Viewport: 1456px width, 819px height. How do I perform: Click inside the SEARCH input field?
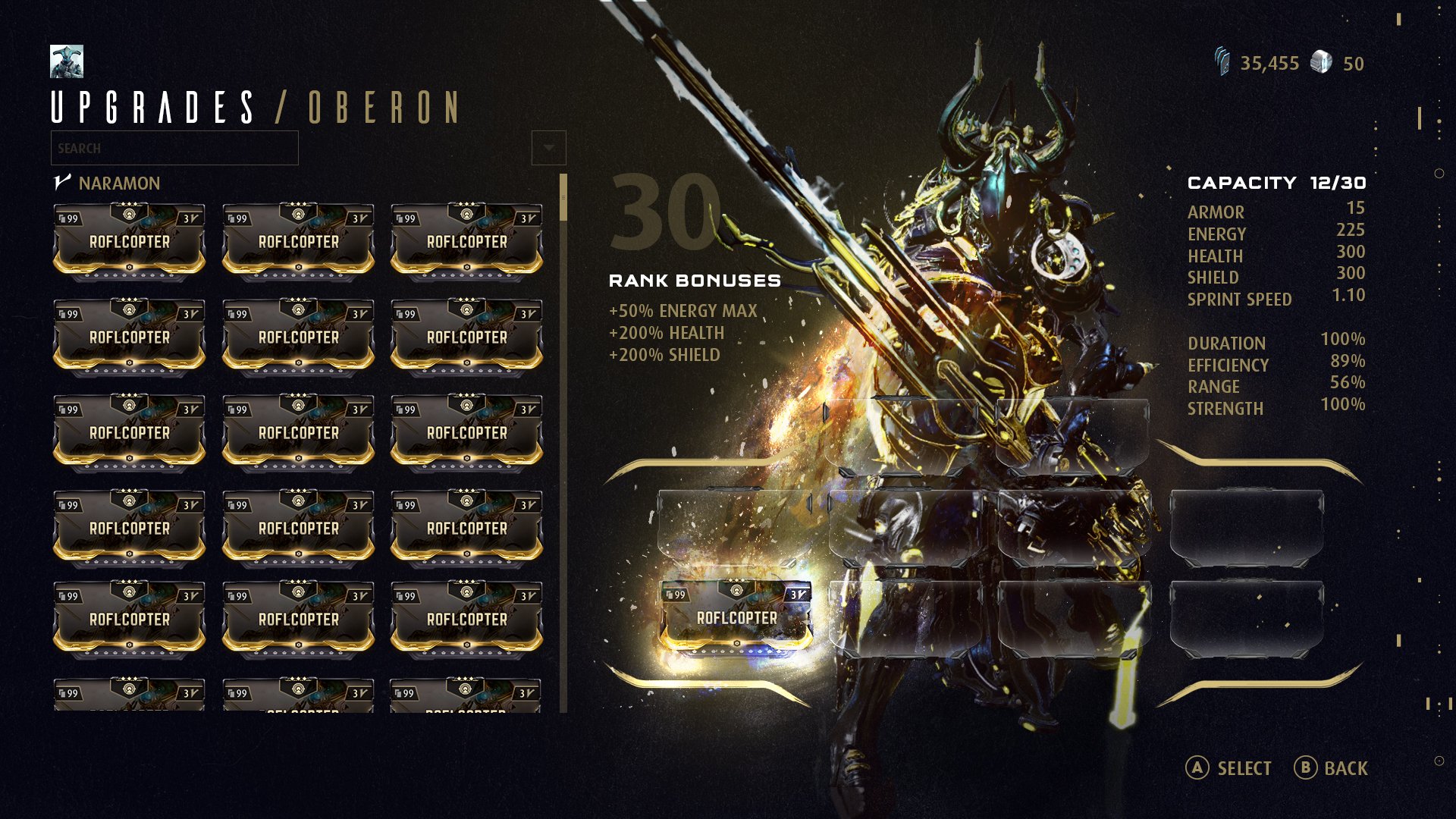tap(173, 148)
